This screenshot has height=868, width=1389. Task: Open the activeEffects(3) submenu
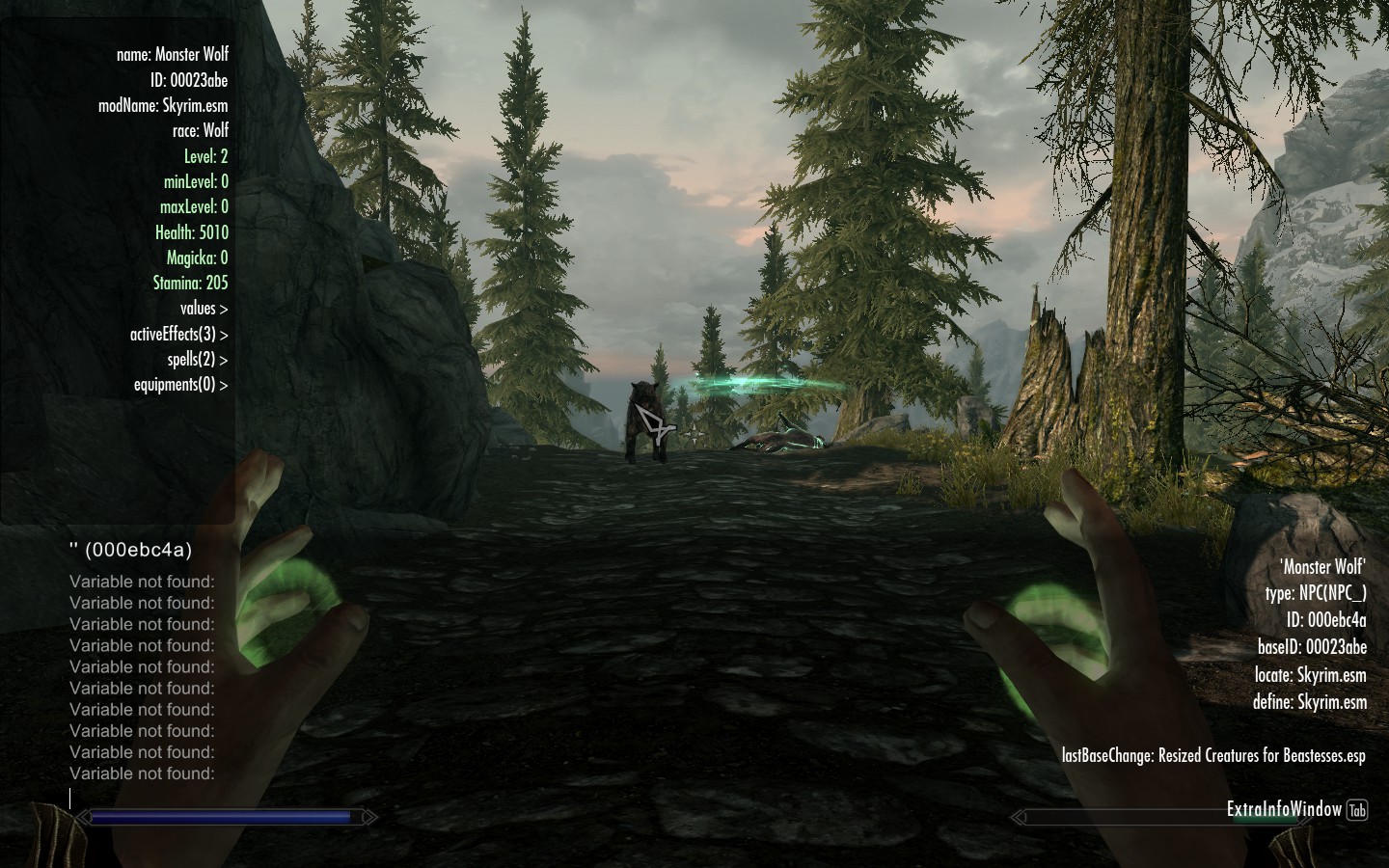coord(179,335)
